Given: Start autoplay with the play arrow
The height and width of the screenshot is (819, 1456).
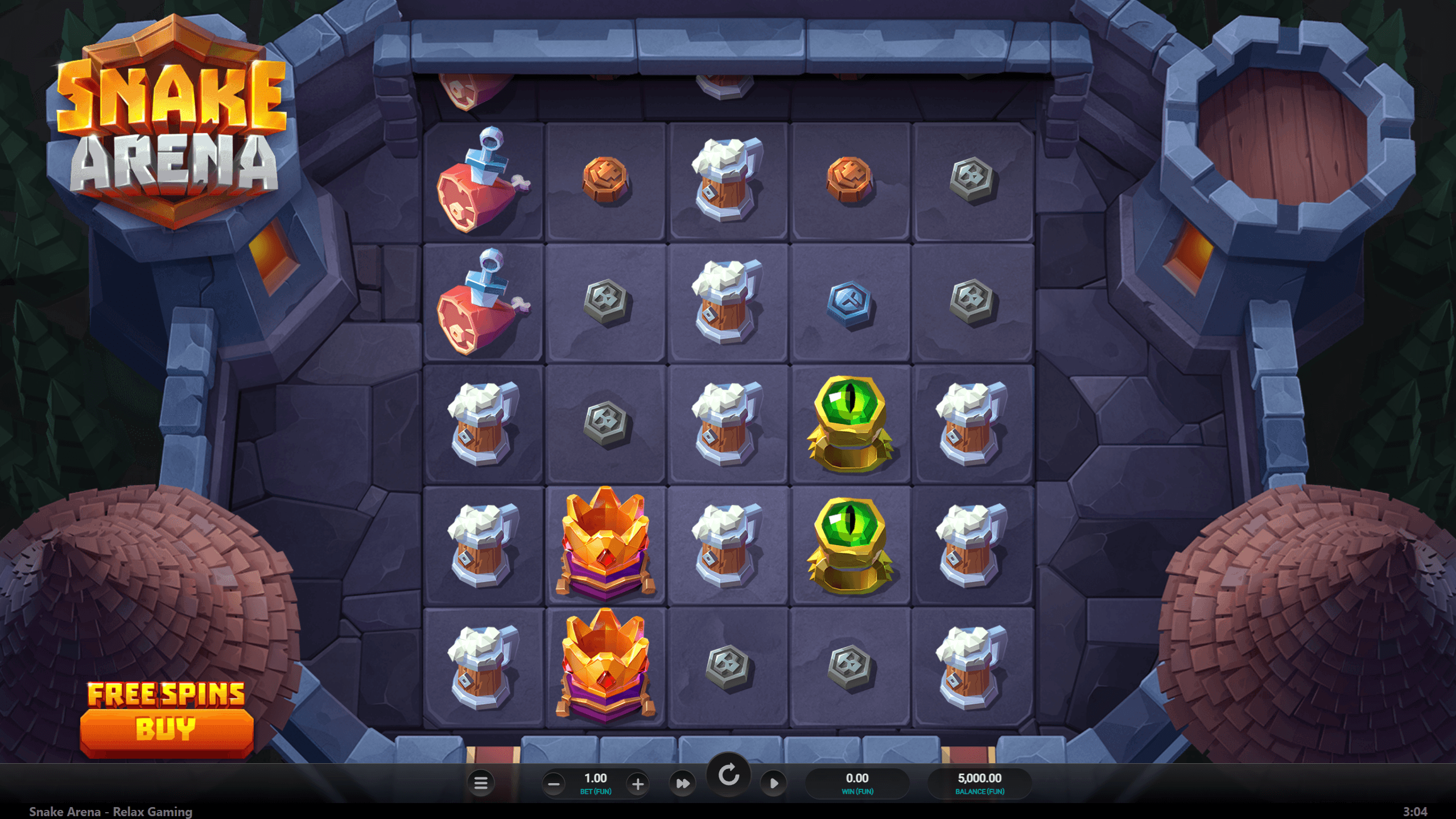Looking at the screenshot, I should (774, 784).
